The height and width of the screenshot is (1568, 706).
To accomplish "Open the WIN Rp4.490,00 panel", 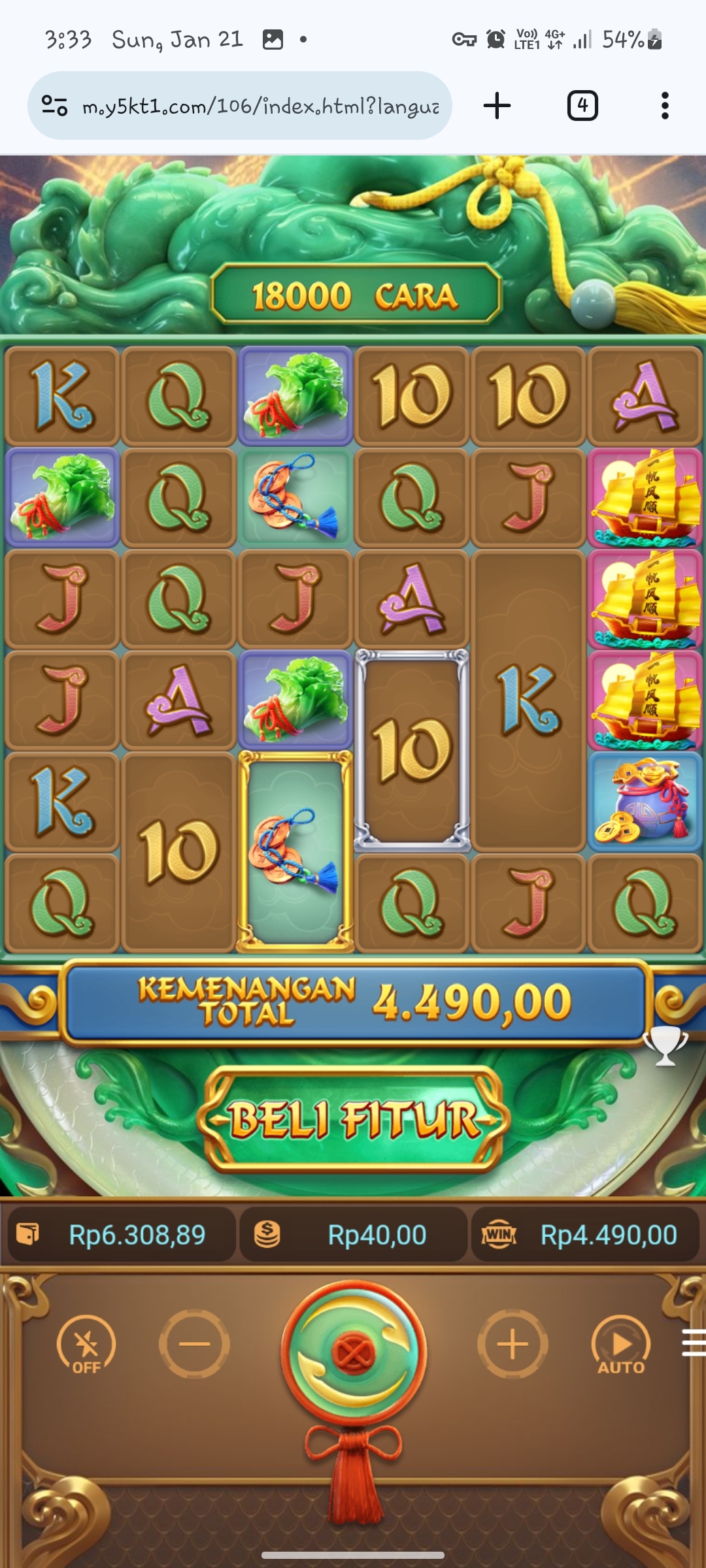I will tap(586, 1235).
